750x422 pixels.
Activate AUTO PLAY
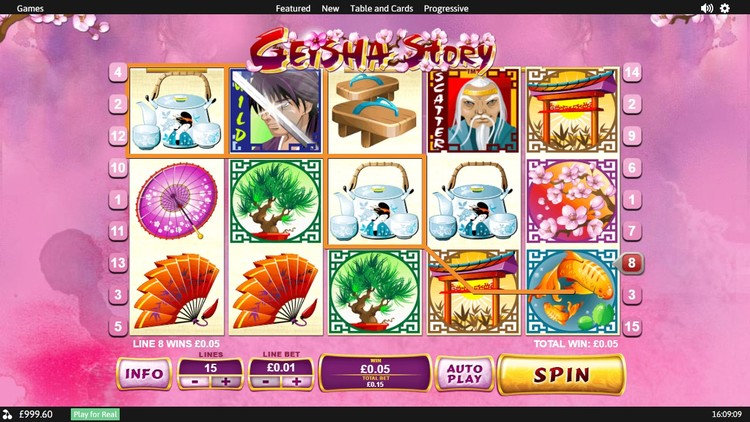464,375
